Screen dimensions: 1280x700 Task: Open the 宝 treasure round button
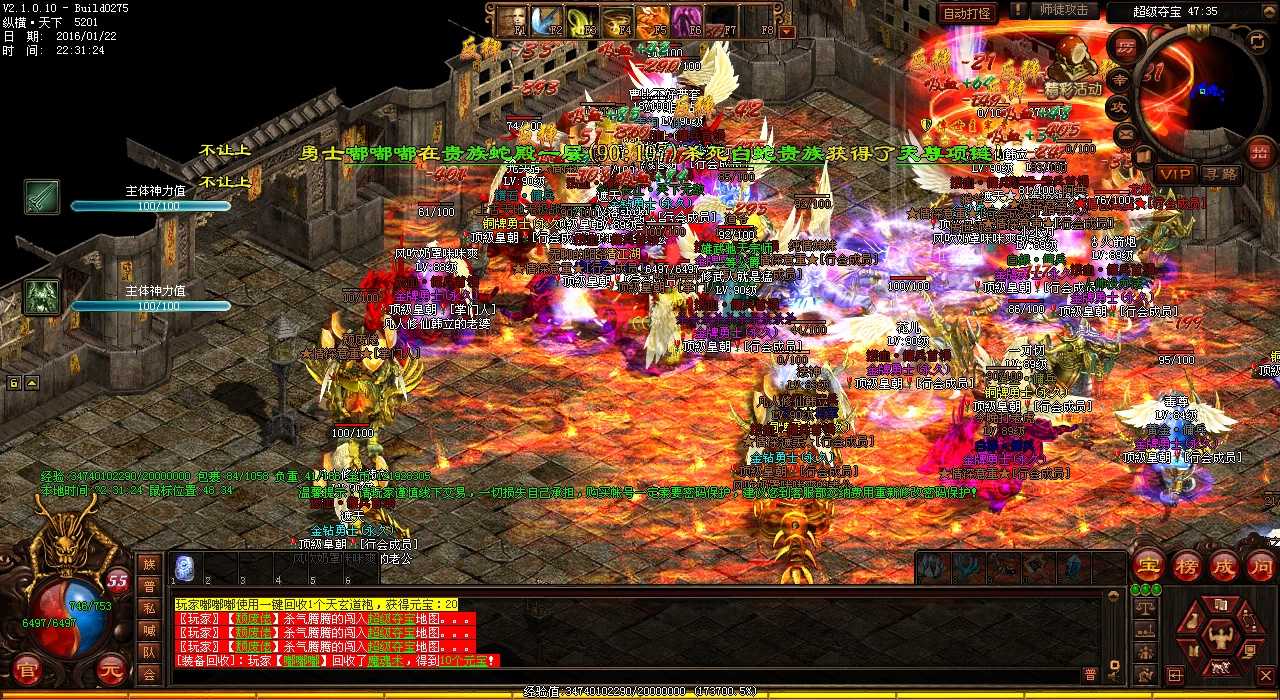point(1146,565)
